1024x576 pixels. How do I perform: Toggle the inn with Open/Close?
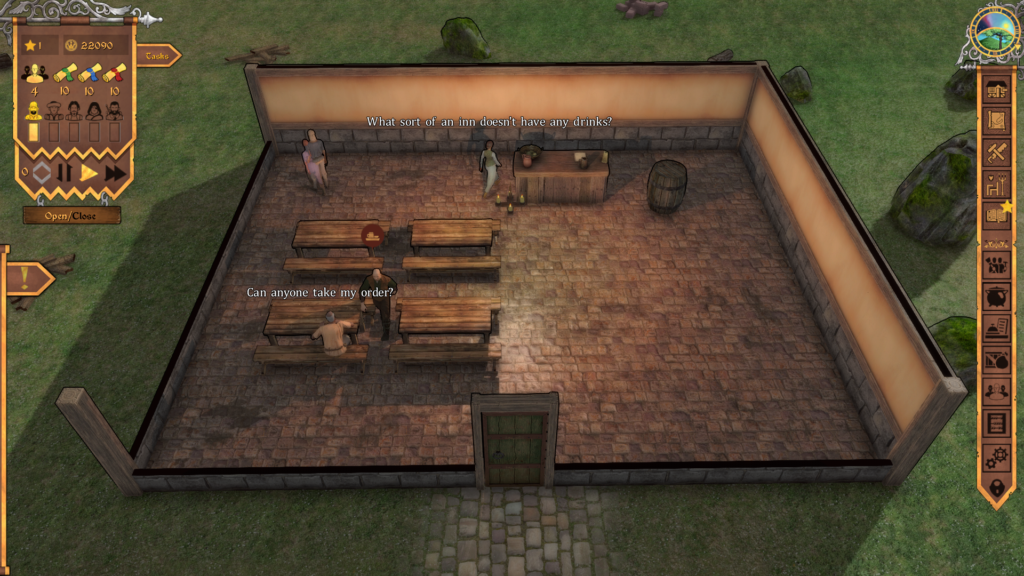[72, 215]
